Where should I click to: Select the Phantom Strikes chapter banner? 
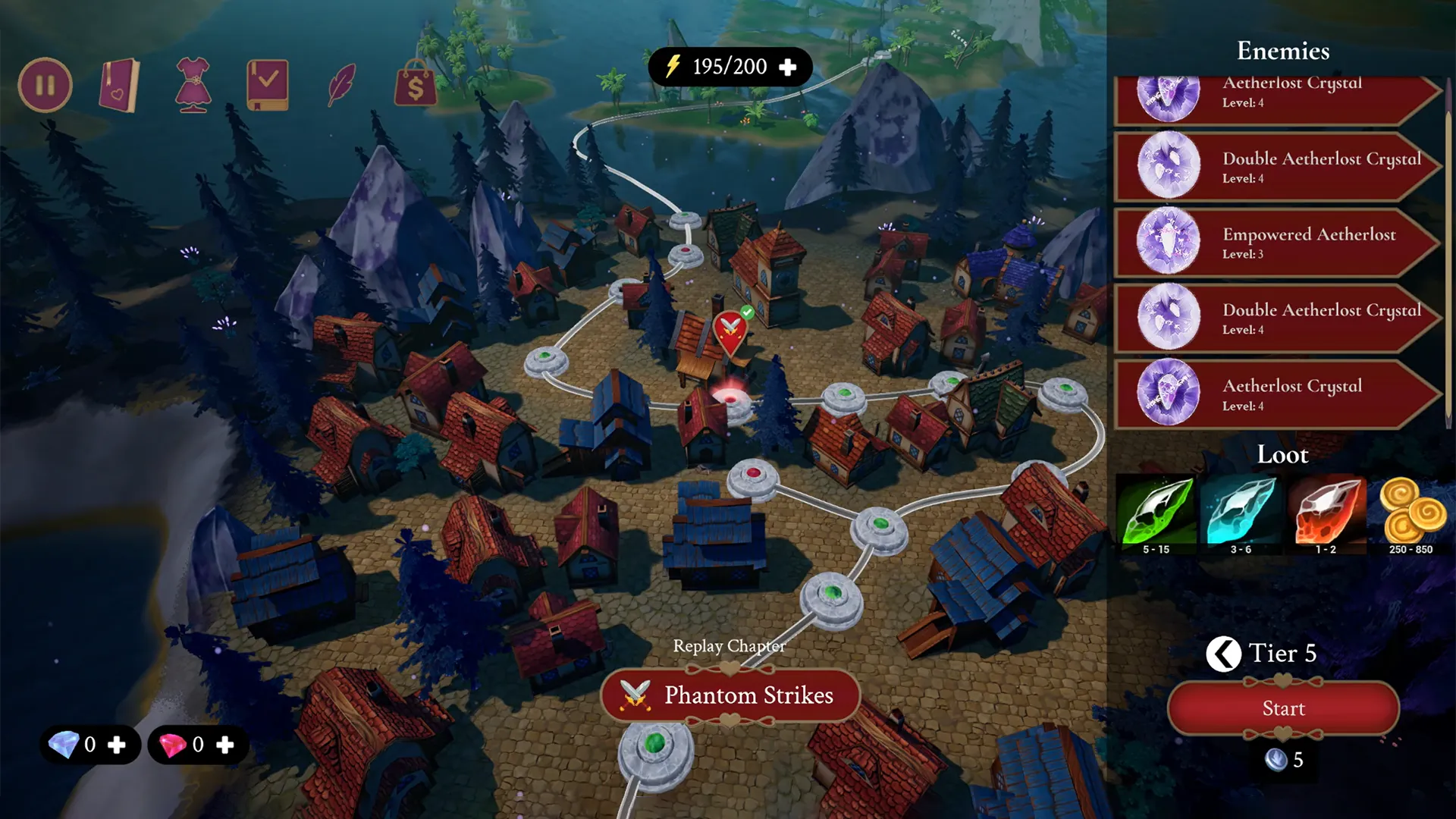(x=728, y=695)
